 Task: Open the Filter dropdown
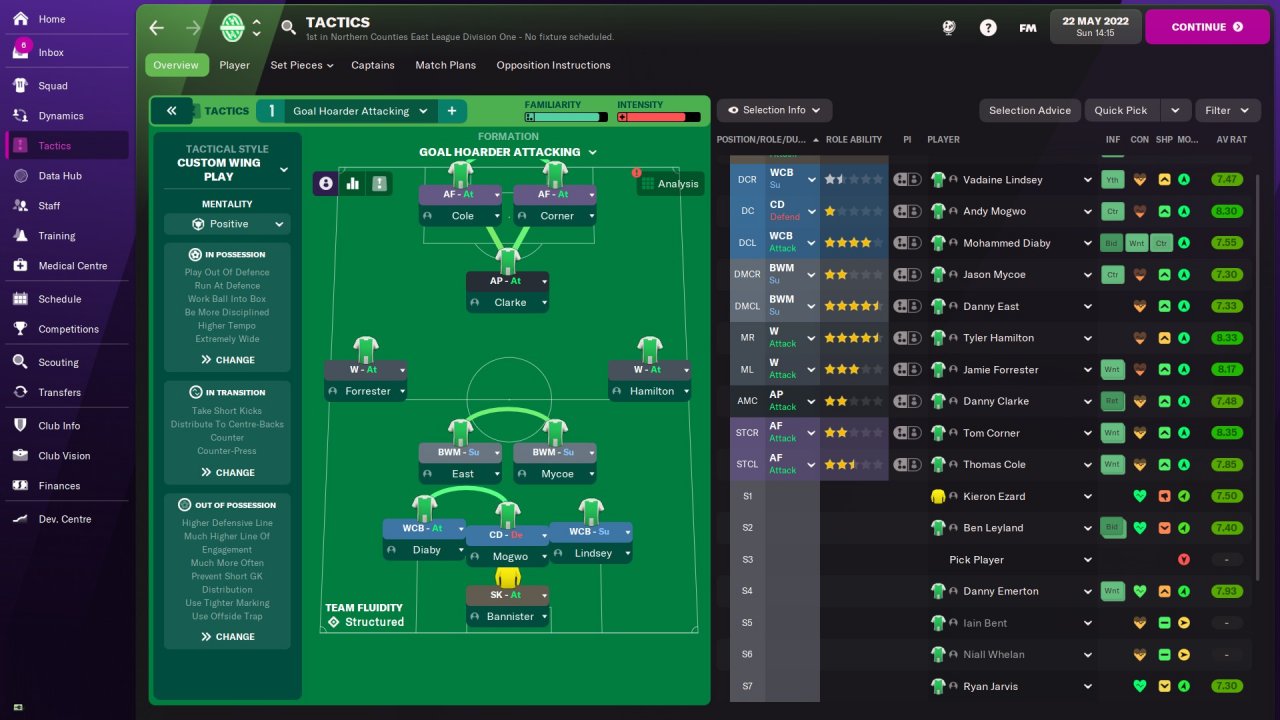(x=1226, y=110)
